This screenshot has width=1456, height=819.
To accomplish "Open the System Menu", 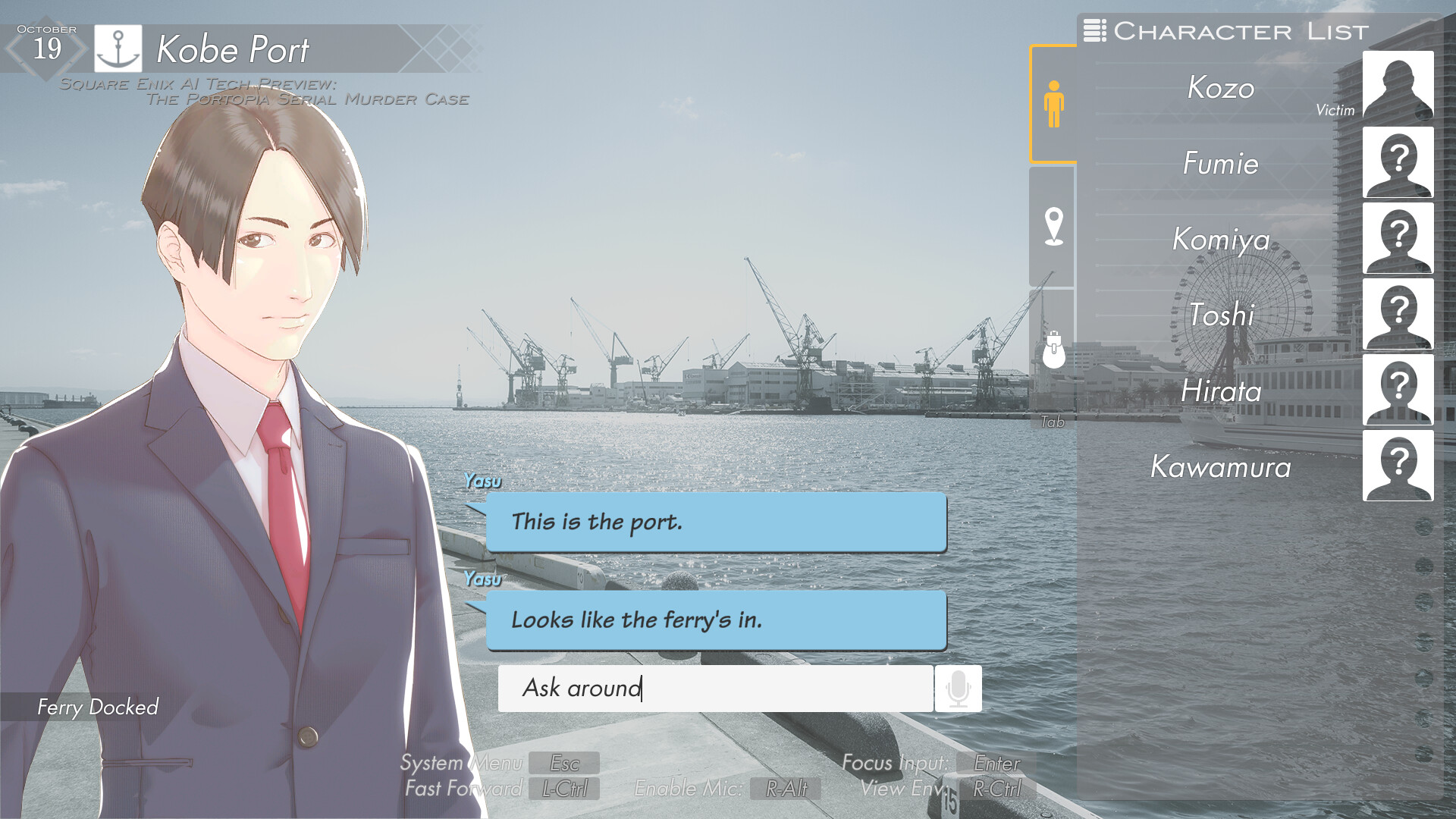I will click(564, 764).
